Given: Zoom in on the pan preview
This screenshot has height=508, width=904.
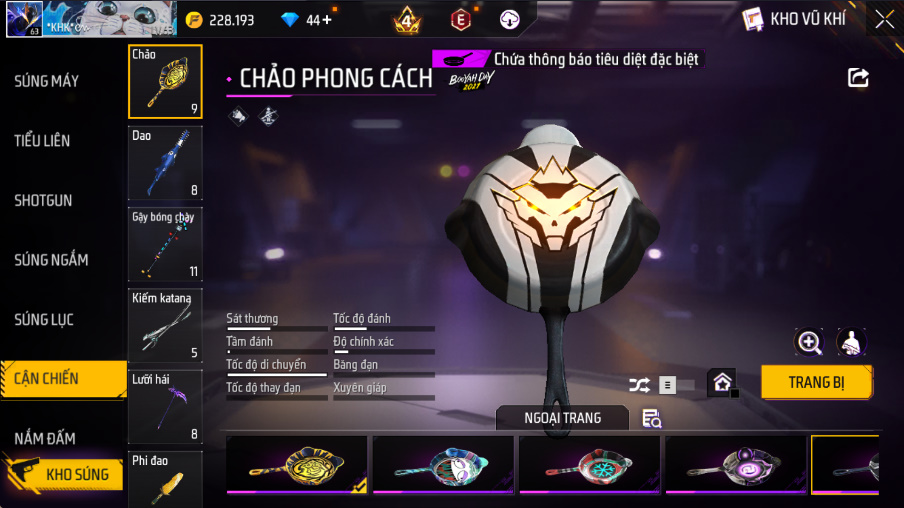Looking at the screenshot, I should tap(809, 342).
